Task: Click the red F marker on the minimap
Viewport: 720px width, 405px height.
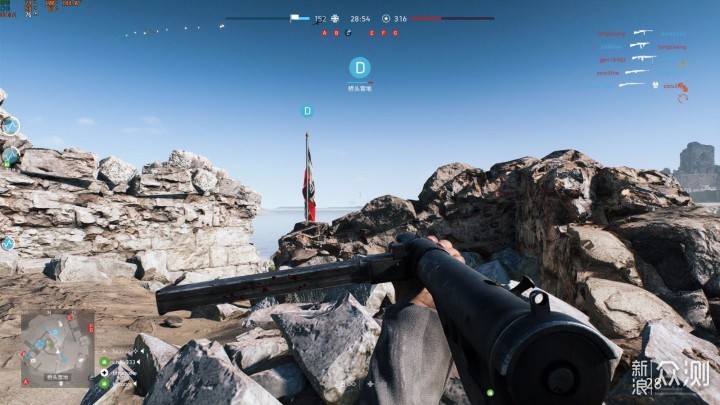Action: point(91,326)
